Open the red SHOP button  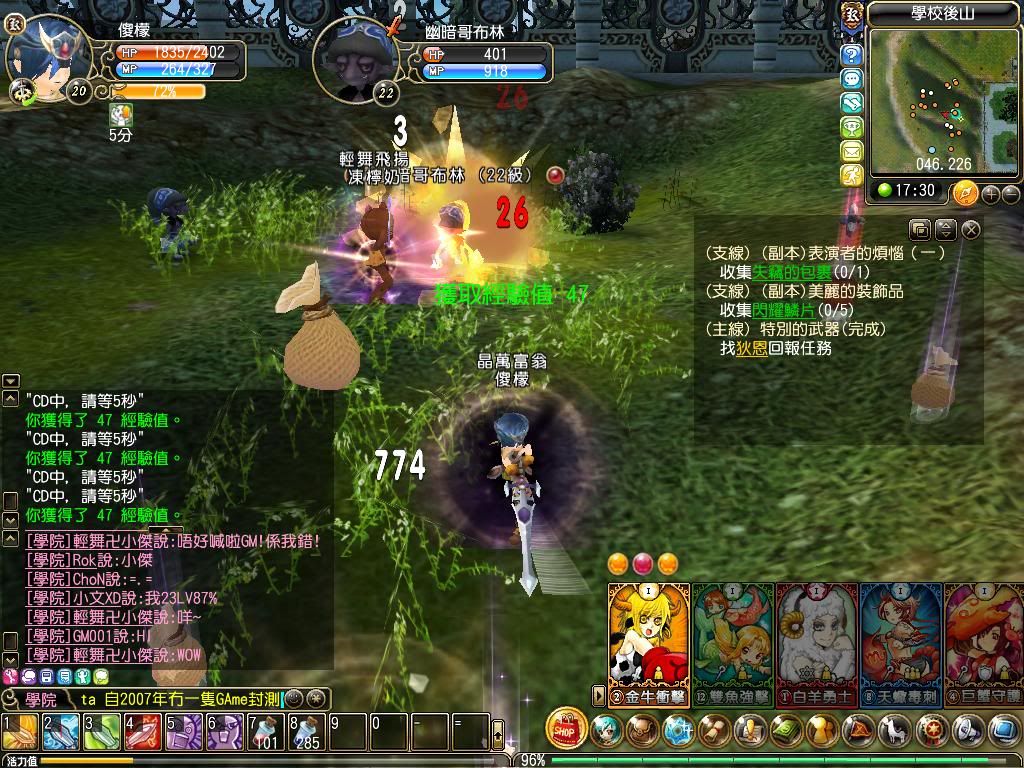(x=567, y=728)
